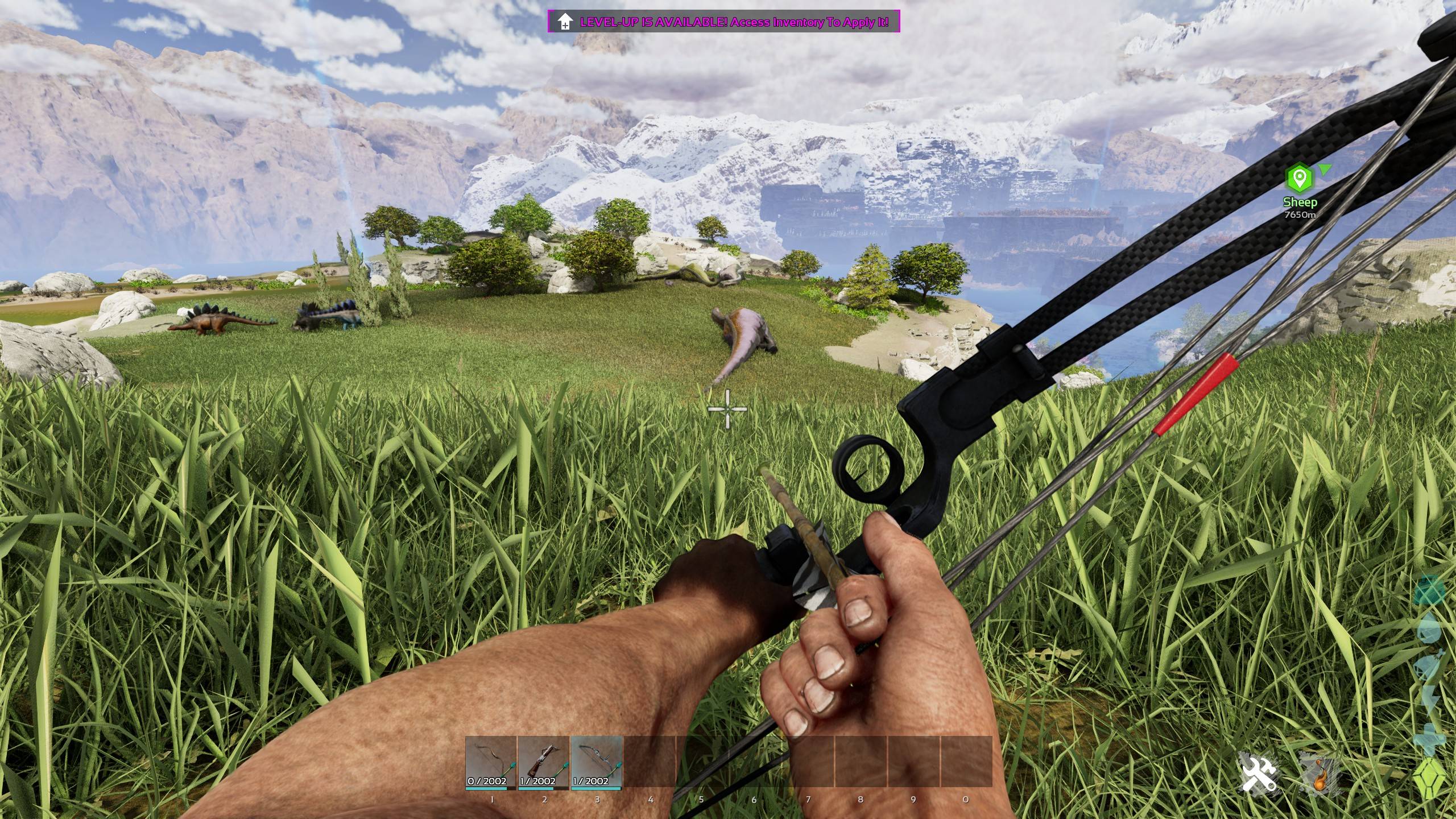Click the level-up available notification banner
This screenshot has width=1456, height=819.
point(723,22)
